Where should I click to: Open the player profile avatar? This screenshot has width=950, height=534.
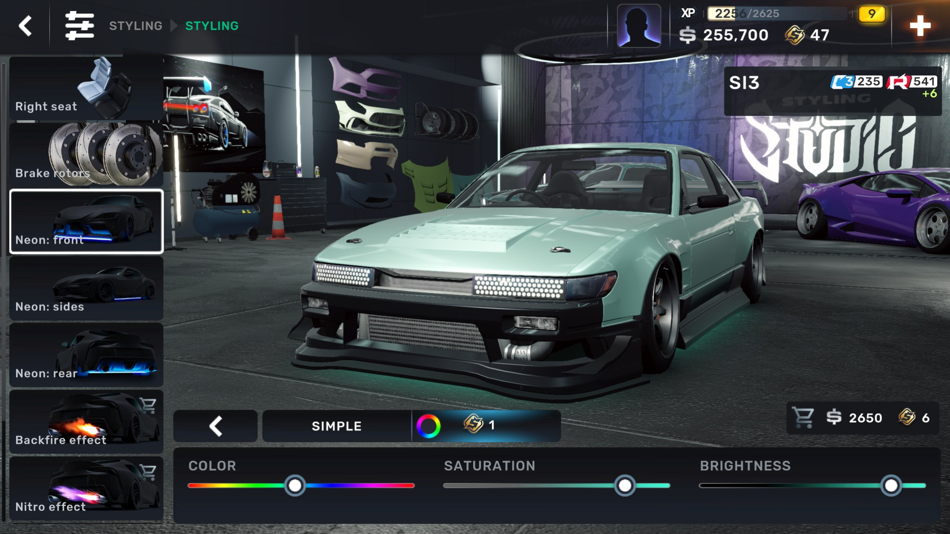638,26
